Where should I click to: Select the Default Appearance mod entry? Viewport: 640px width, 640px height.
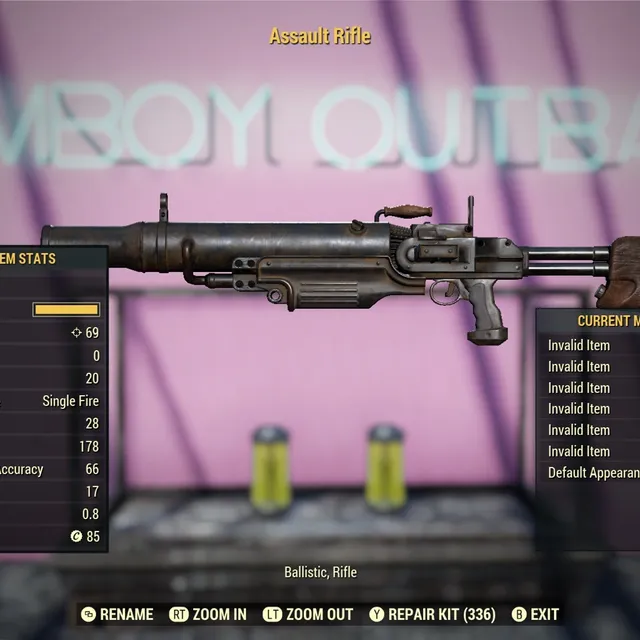pos(593,472)
